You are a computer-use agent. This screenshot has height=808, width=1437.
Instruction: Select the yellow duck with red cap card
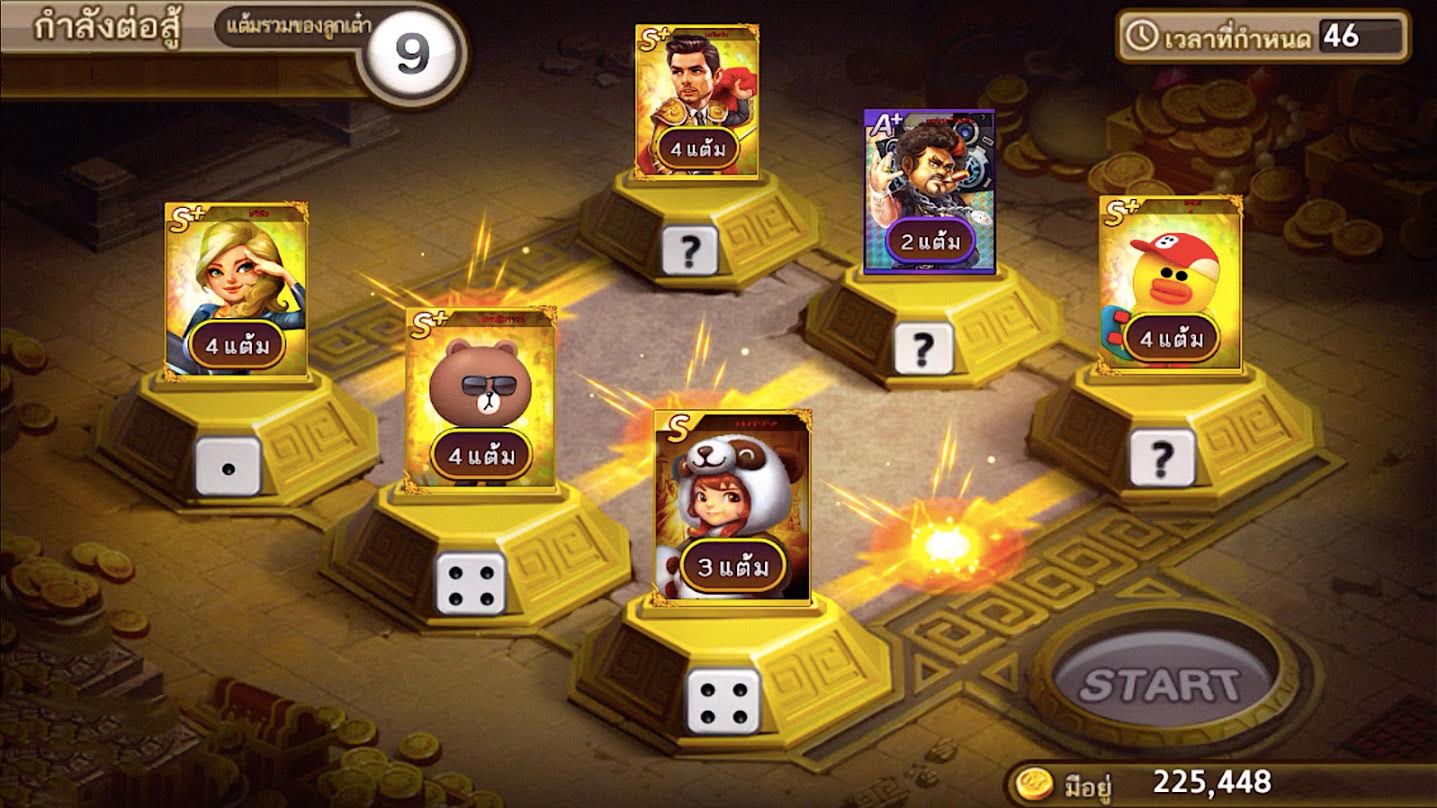pos(1170,285)
